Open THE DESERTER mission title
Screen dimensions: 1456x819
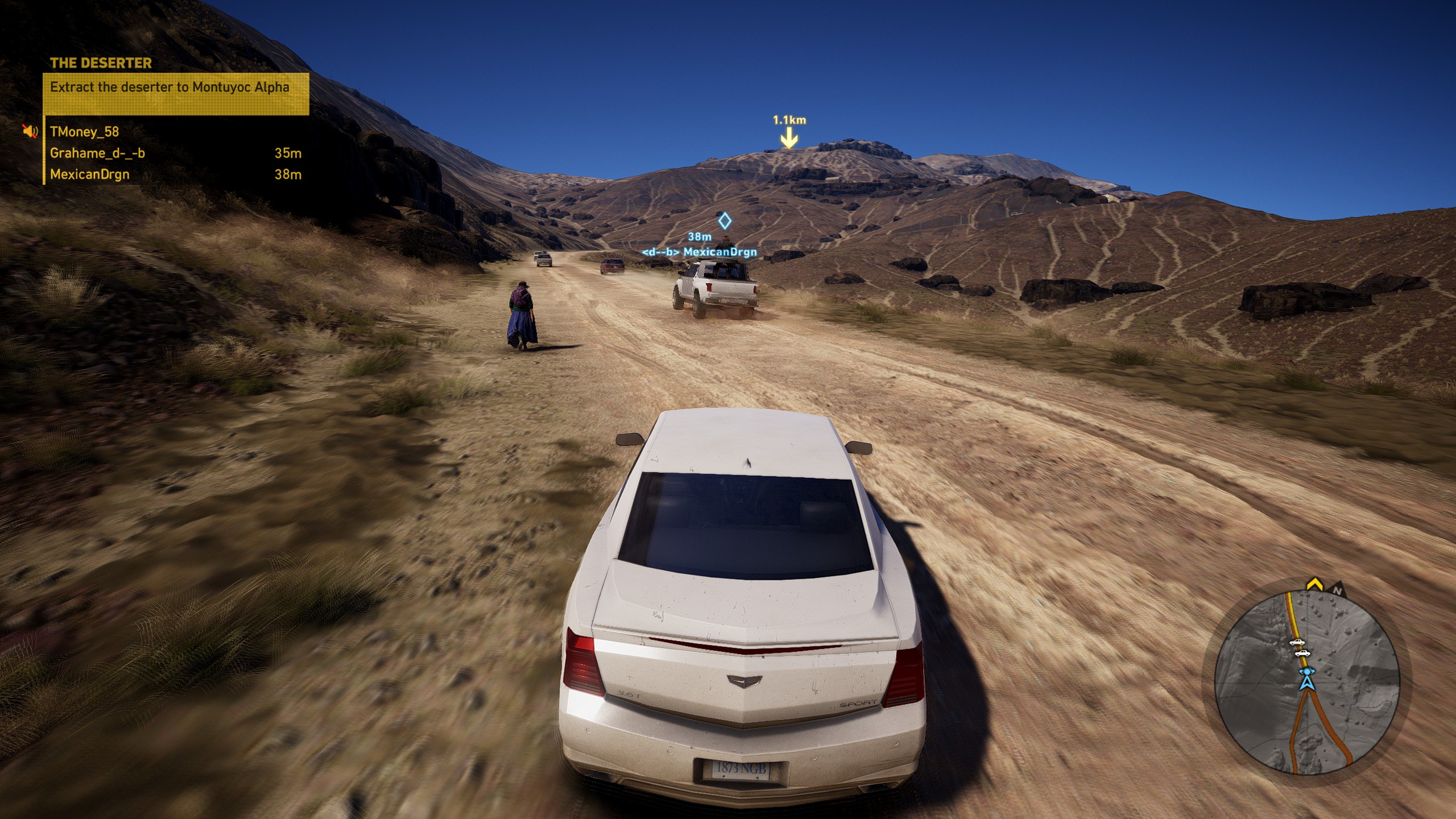(x=101, y=63)
